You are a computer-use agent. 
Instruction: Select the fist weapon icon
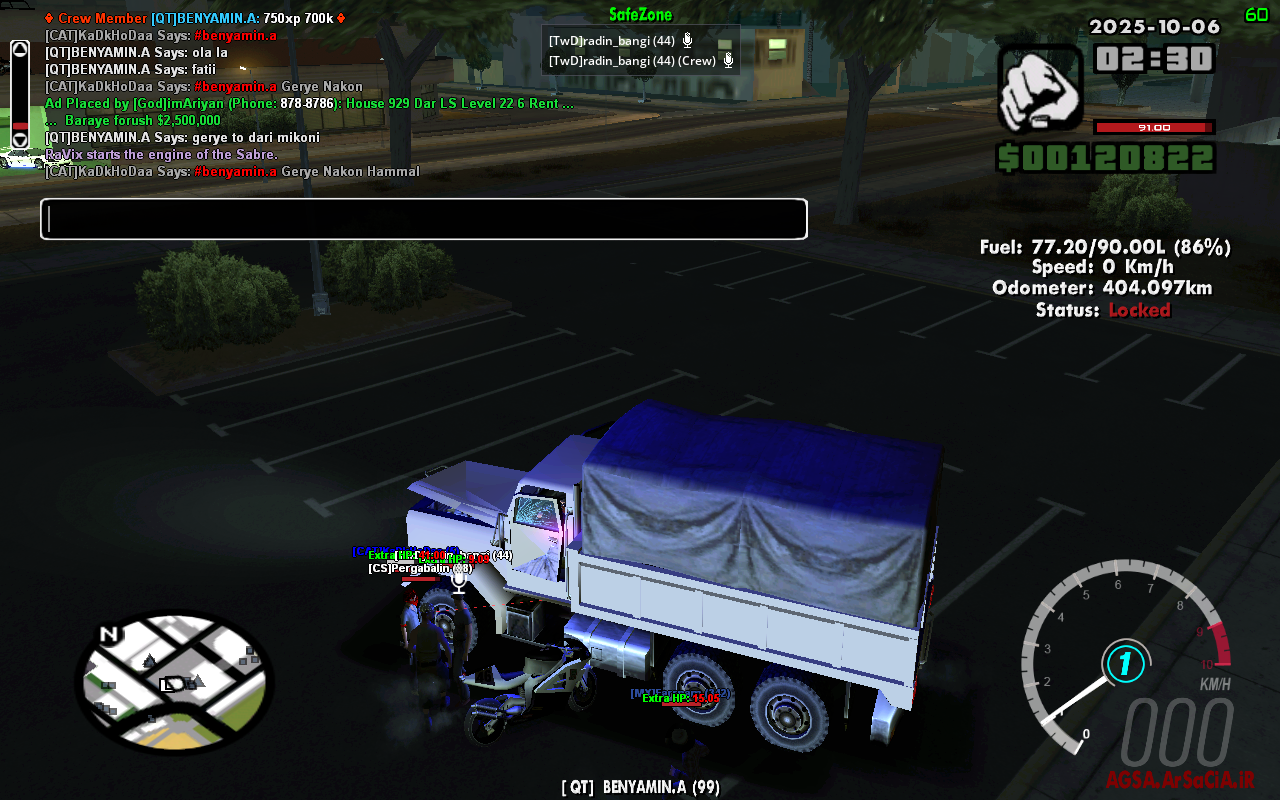[1039, 90]
